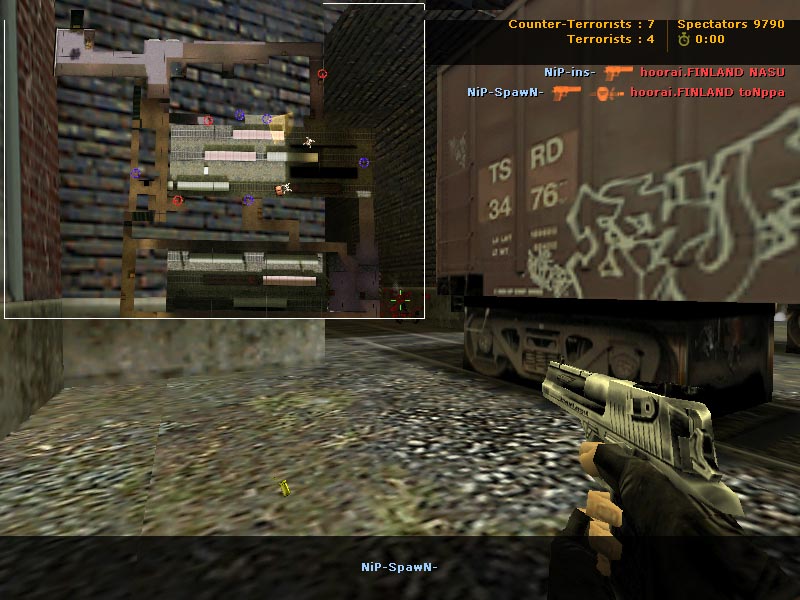Select the kill feed row naming toNppa
800x600 pixels.
tap(625, 92)
